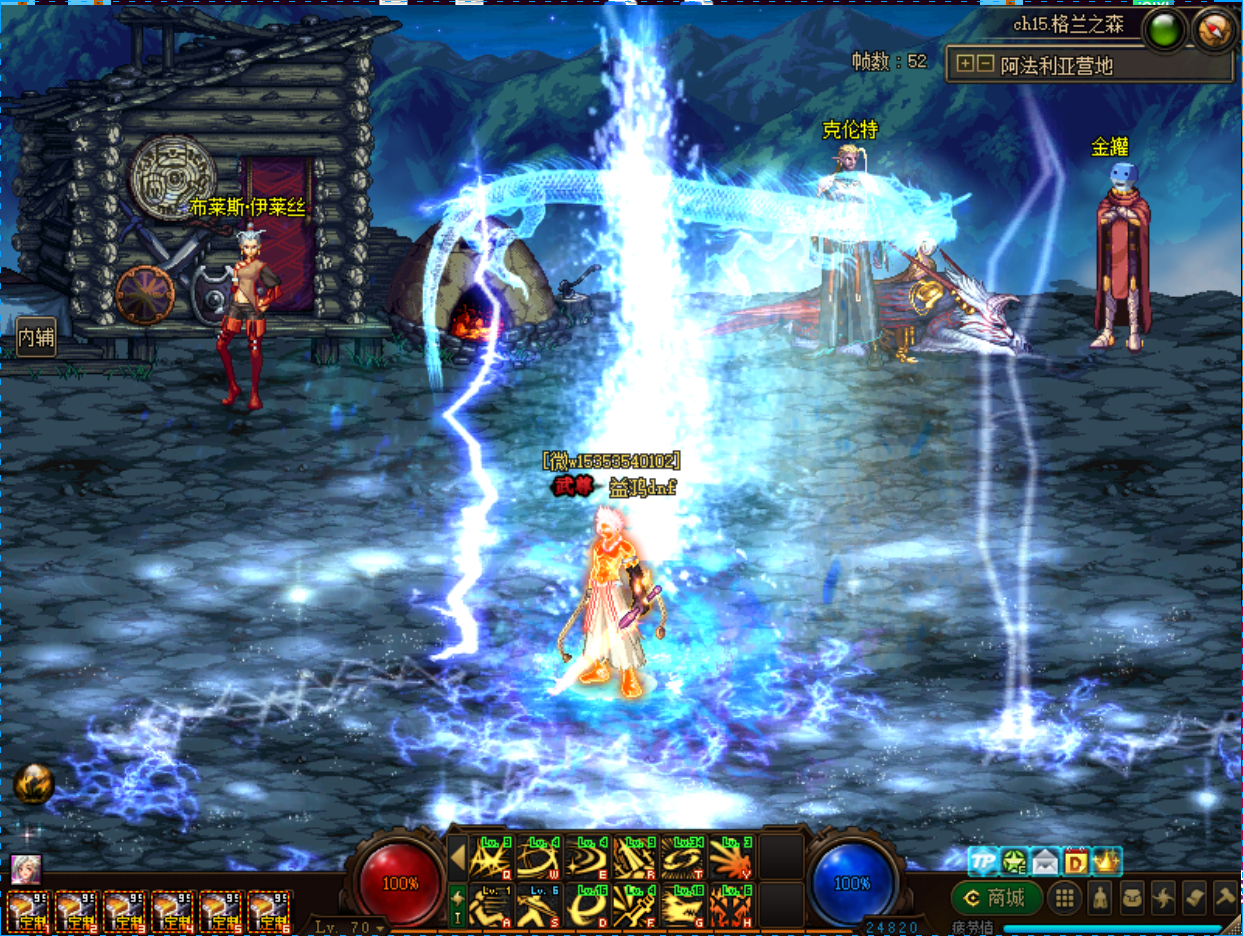Click the golden crown icon
Screen dimensions: 1243x936
(x=1107, y=861)
